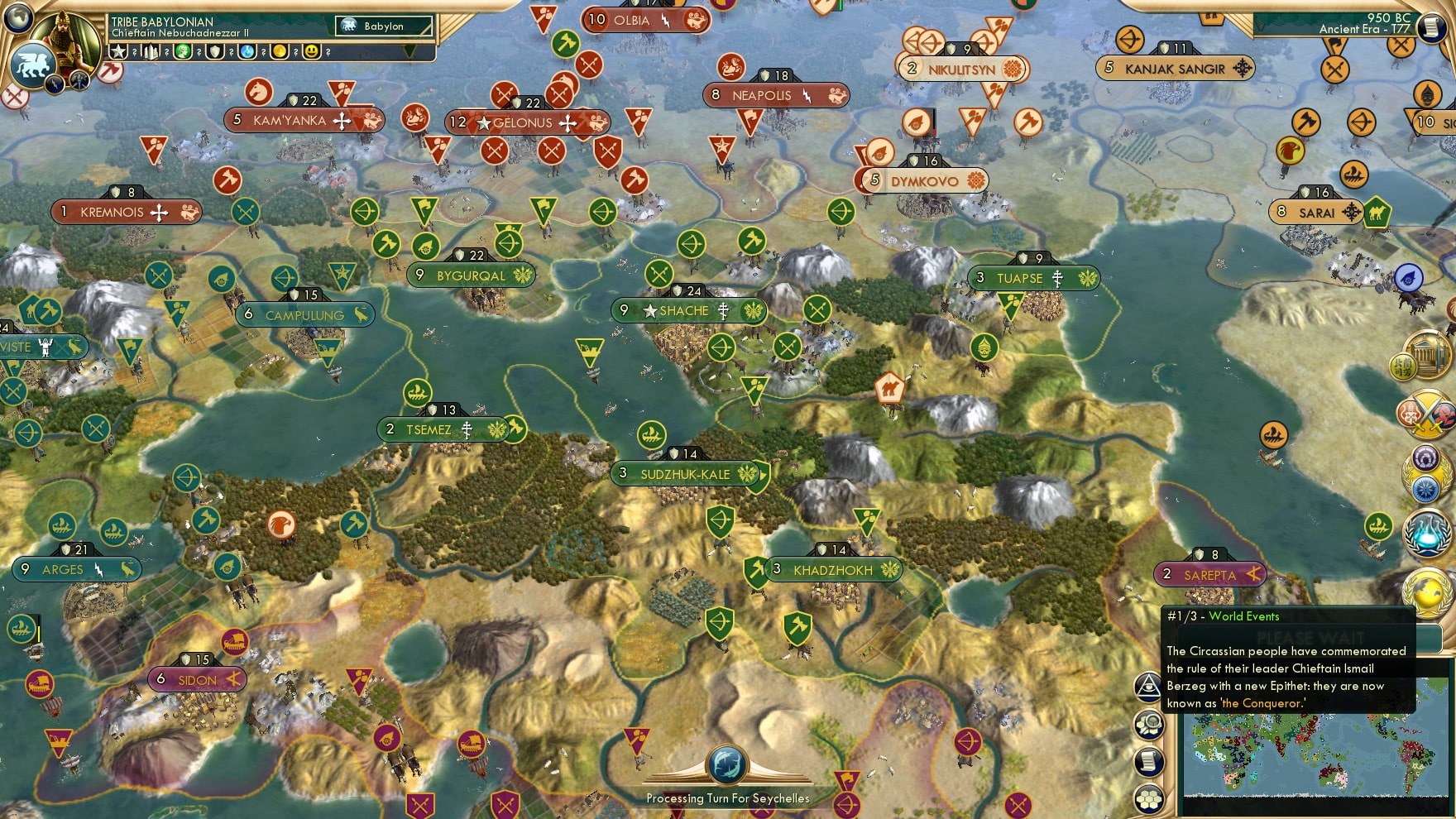
Task: Click the minimap to navigate the world
Action: tap(1315, 753)
